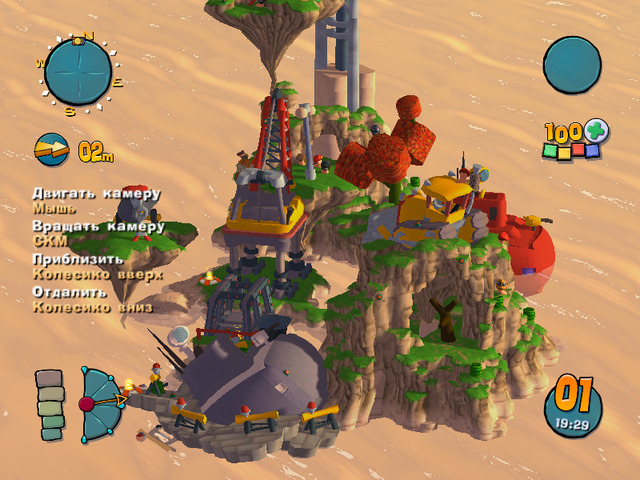Click the compass radar dial
Image resolution: width=640 pixels, height=480 pixels.
78,72
